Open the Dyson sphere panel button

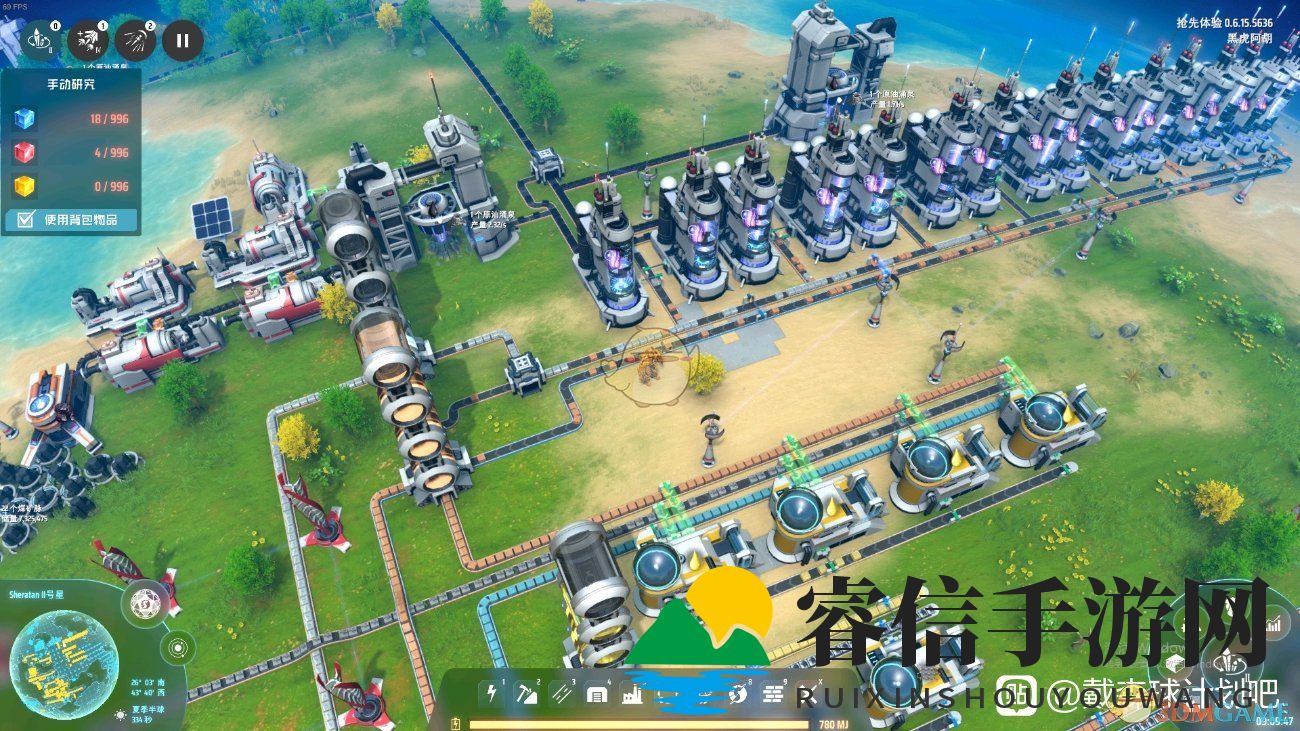[146, 603]
